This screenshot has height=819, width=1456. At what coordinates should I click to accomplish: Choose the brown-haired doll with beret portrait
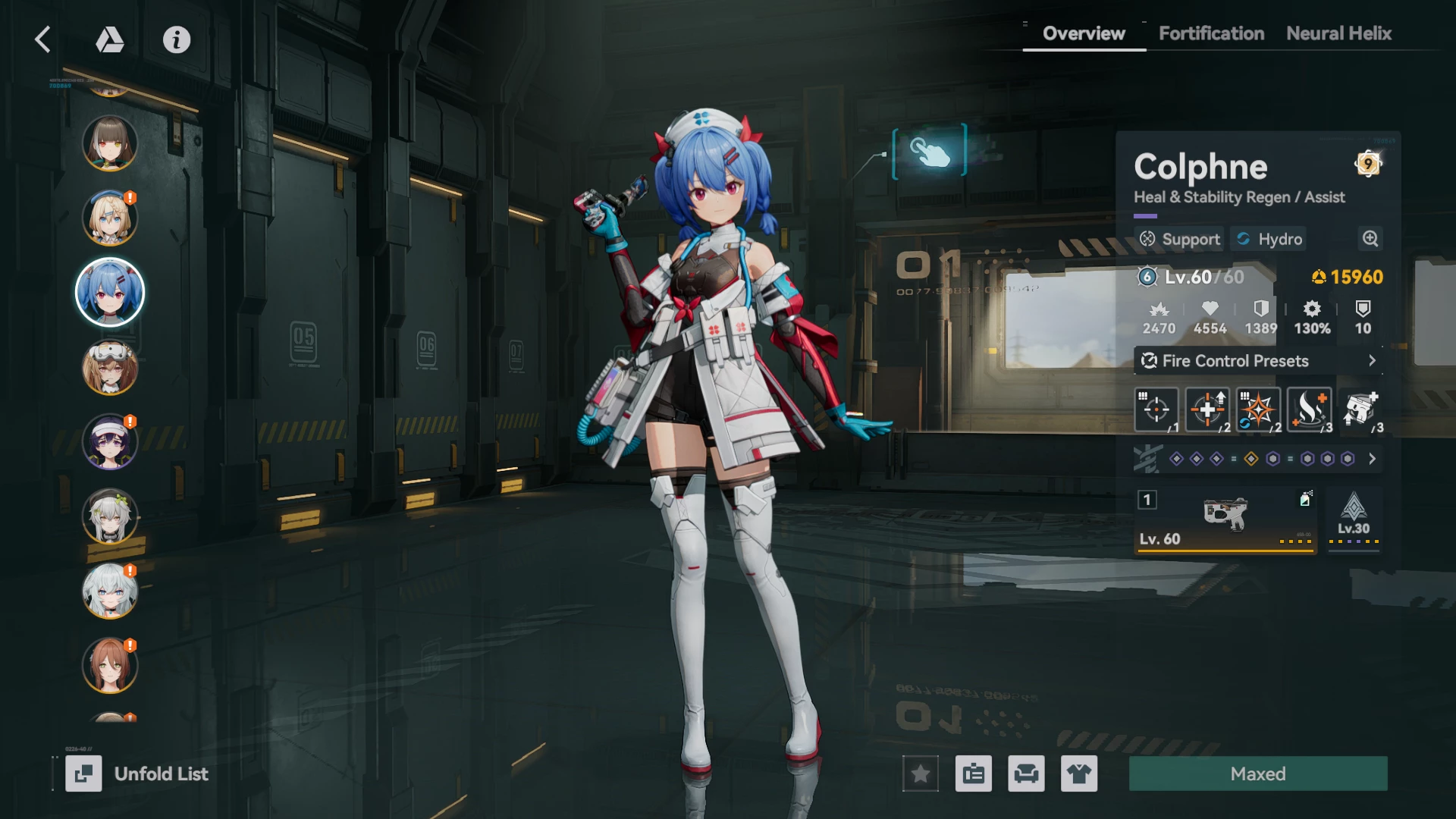pyautogui.click(x=110, y=143)
